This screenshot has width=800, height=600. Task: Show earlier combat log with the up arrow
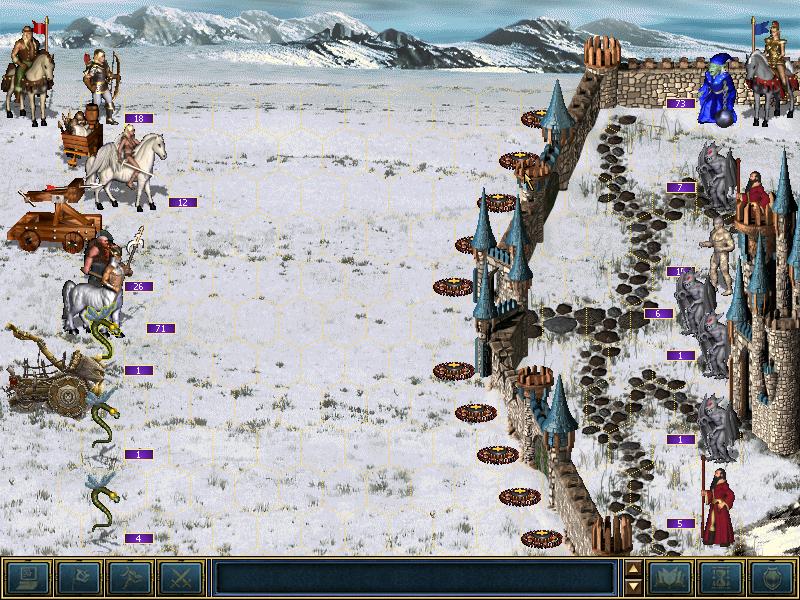[x=633, y=570]
